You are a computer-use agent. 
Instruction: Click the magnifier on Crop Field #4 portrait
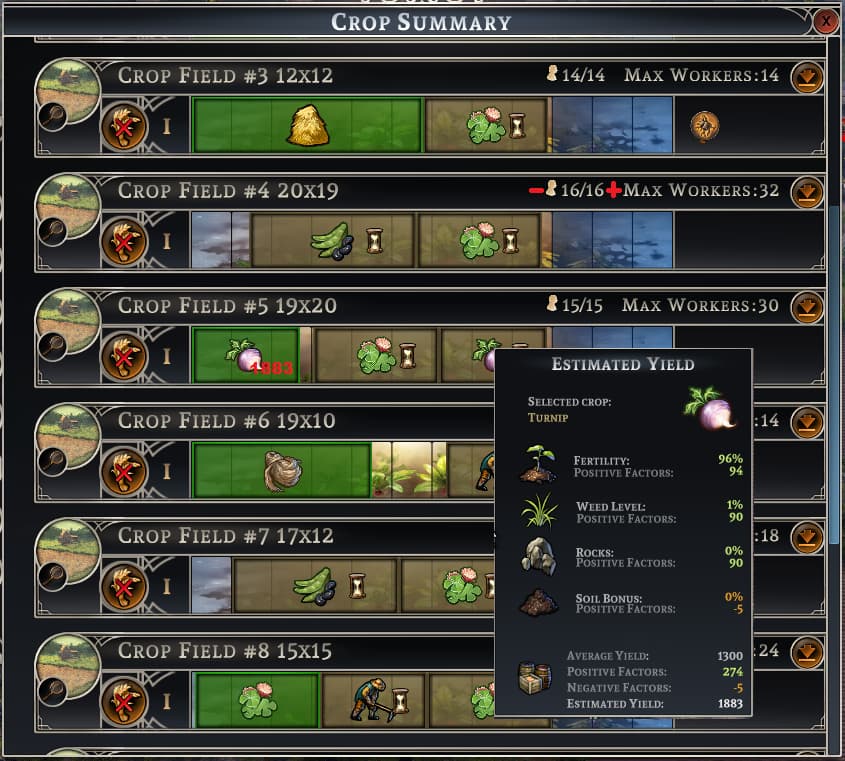coord(52,232)
